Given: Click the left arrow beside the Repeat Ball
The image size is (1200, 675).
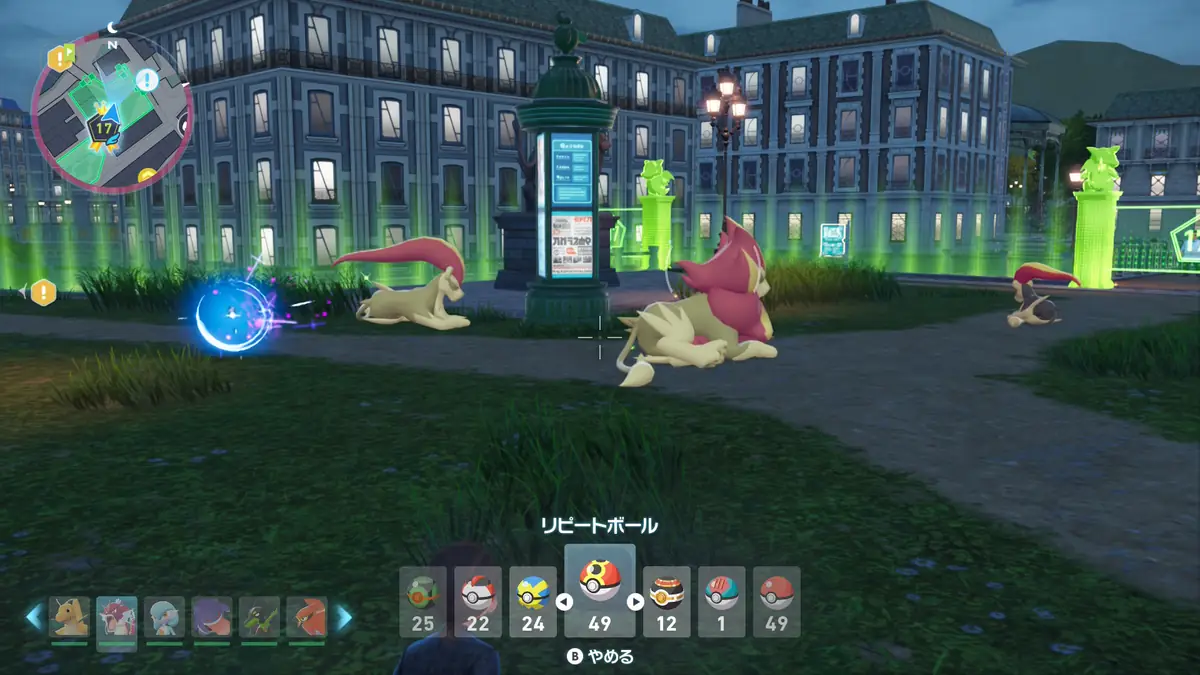Looking at the screenshot, I should click(563, 602).
